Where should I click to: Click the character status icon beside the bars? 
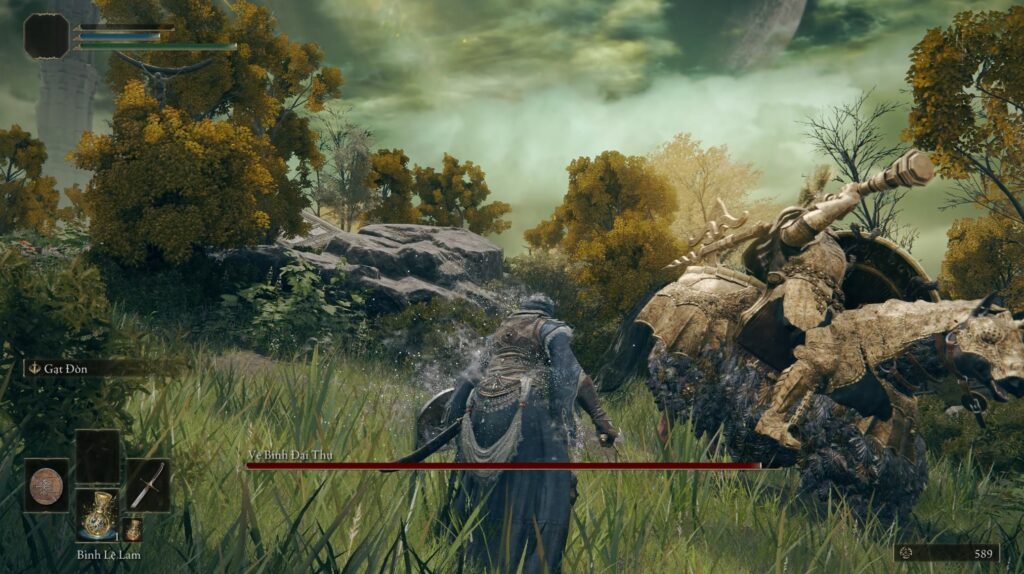tap(46, 36)
